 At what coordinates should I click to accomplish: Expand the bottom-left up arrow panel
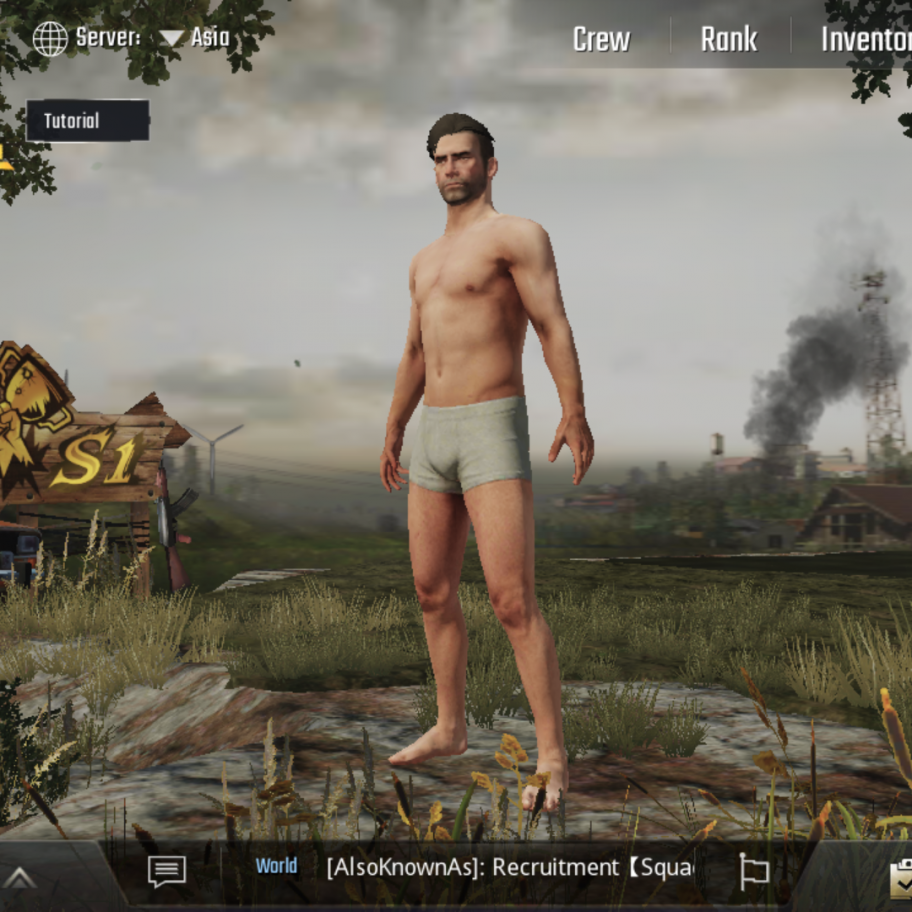pyautogui.click(x=20, y=878)
